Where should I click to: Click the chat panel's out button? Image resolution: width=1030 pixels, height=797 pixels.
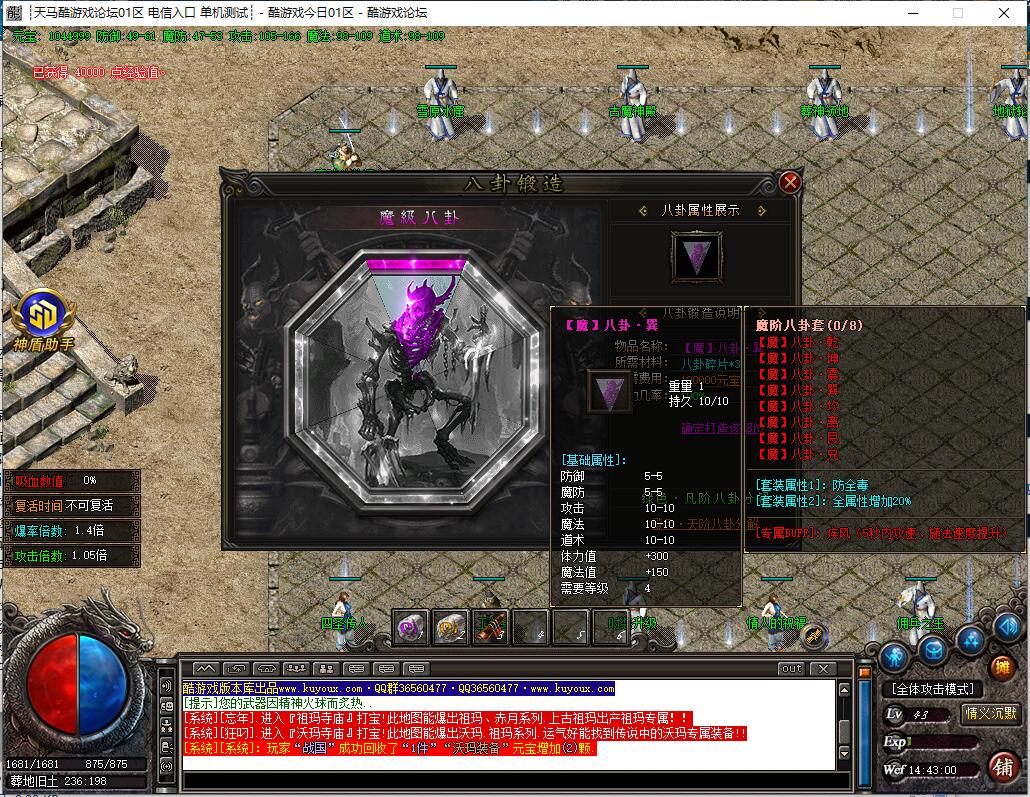click(x=791, y=668)
